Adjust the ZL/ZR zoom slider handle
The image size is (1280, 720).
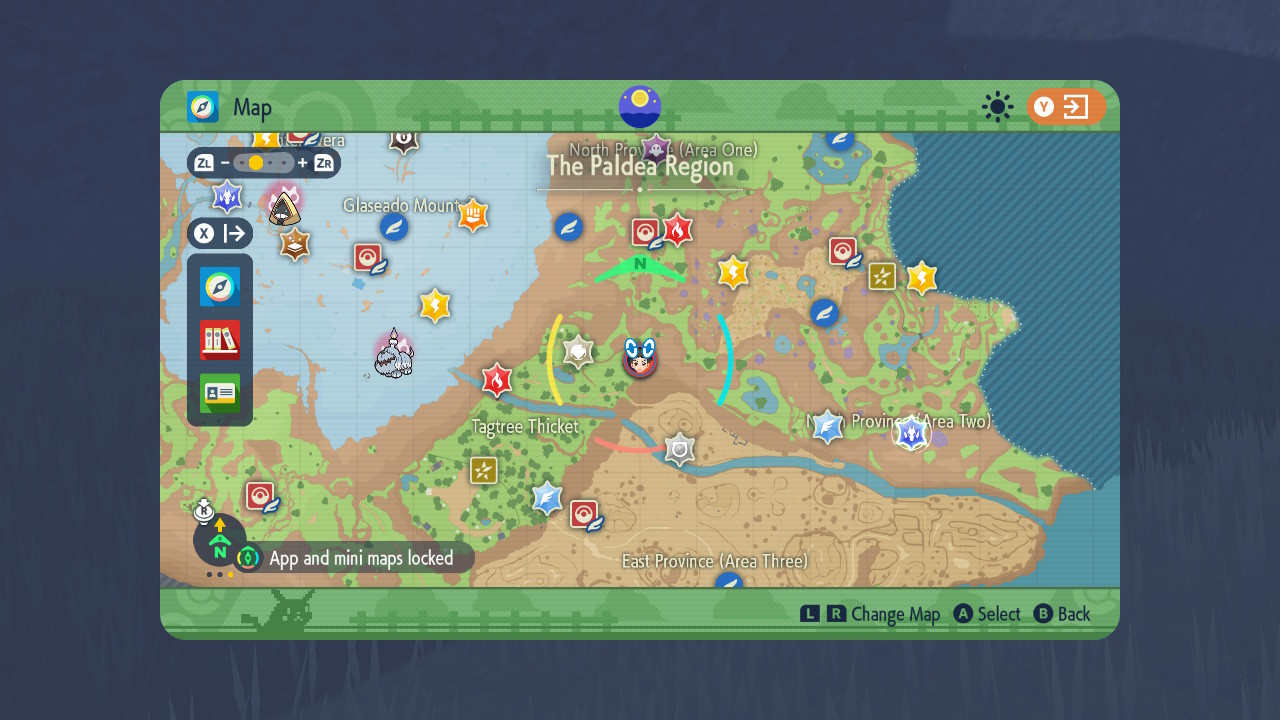[257, 161]
